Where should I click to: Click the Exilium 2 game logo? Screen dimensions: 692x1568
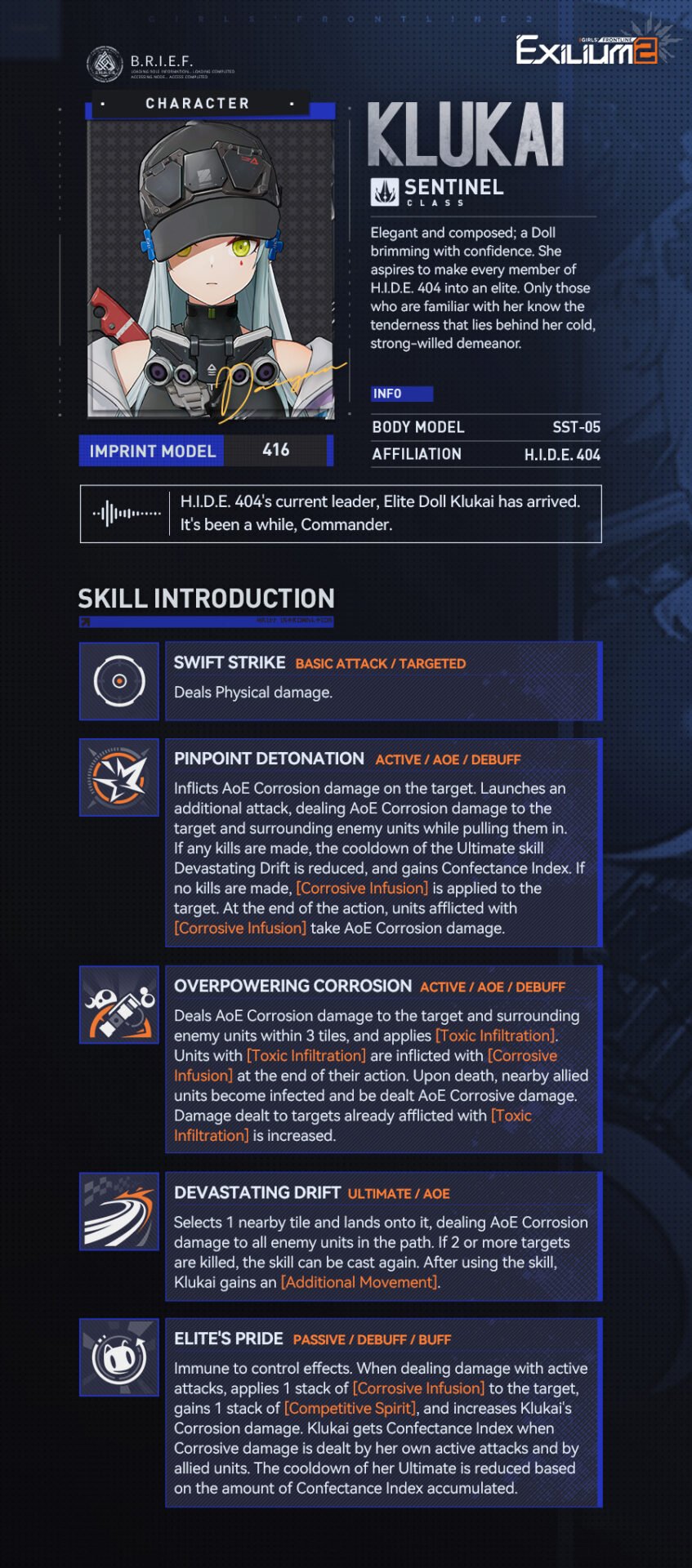pos(587,51)
